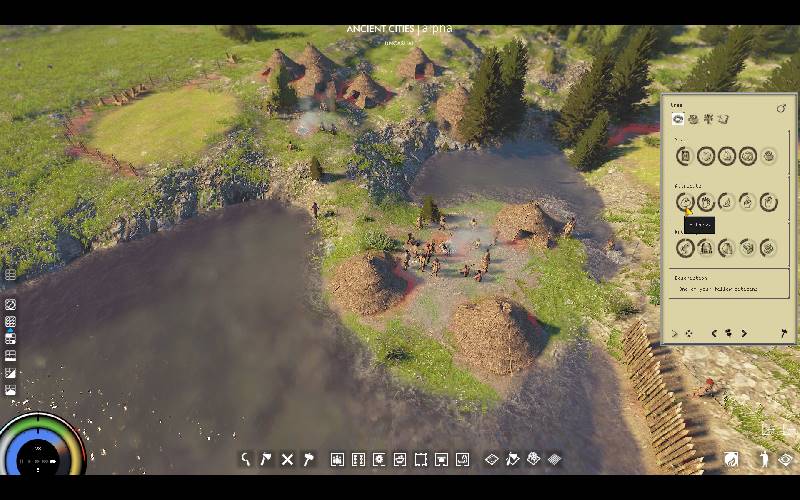Select the curved sickle tool in bottom toolbar
Image resolution: width=800 pixels, height=500 pixels.
tap(245, 460)
